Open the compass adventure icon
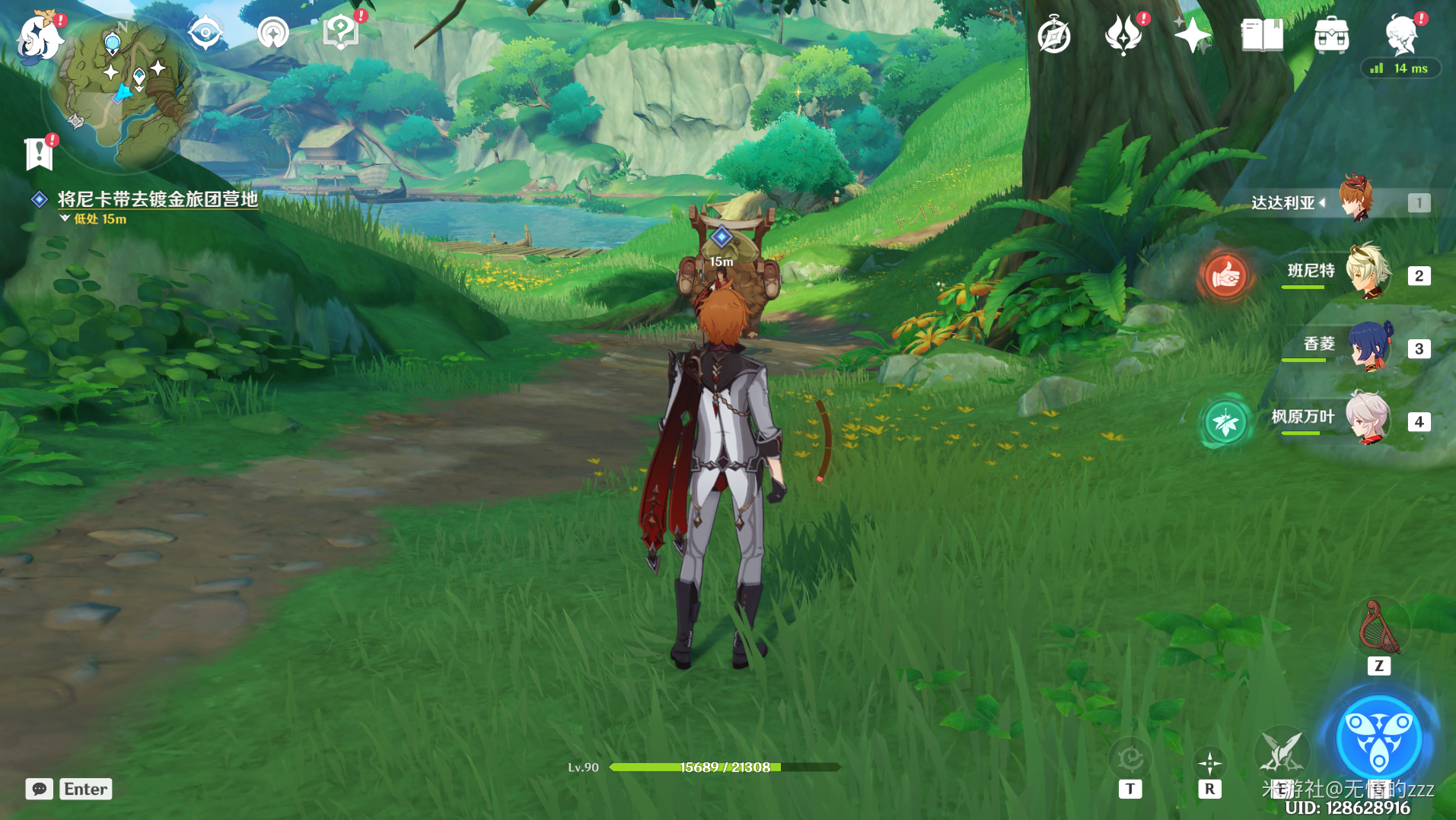1456x820 pixels. [1054, 36]
